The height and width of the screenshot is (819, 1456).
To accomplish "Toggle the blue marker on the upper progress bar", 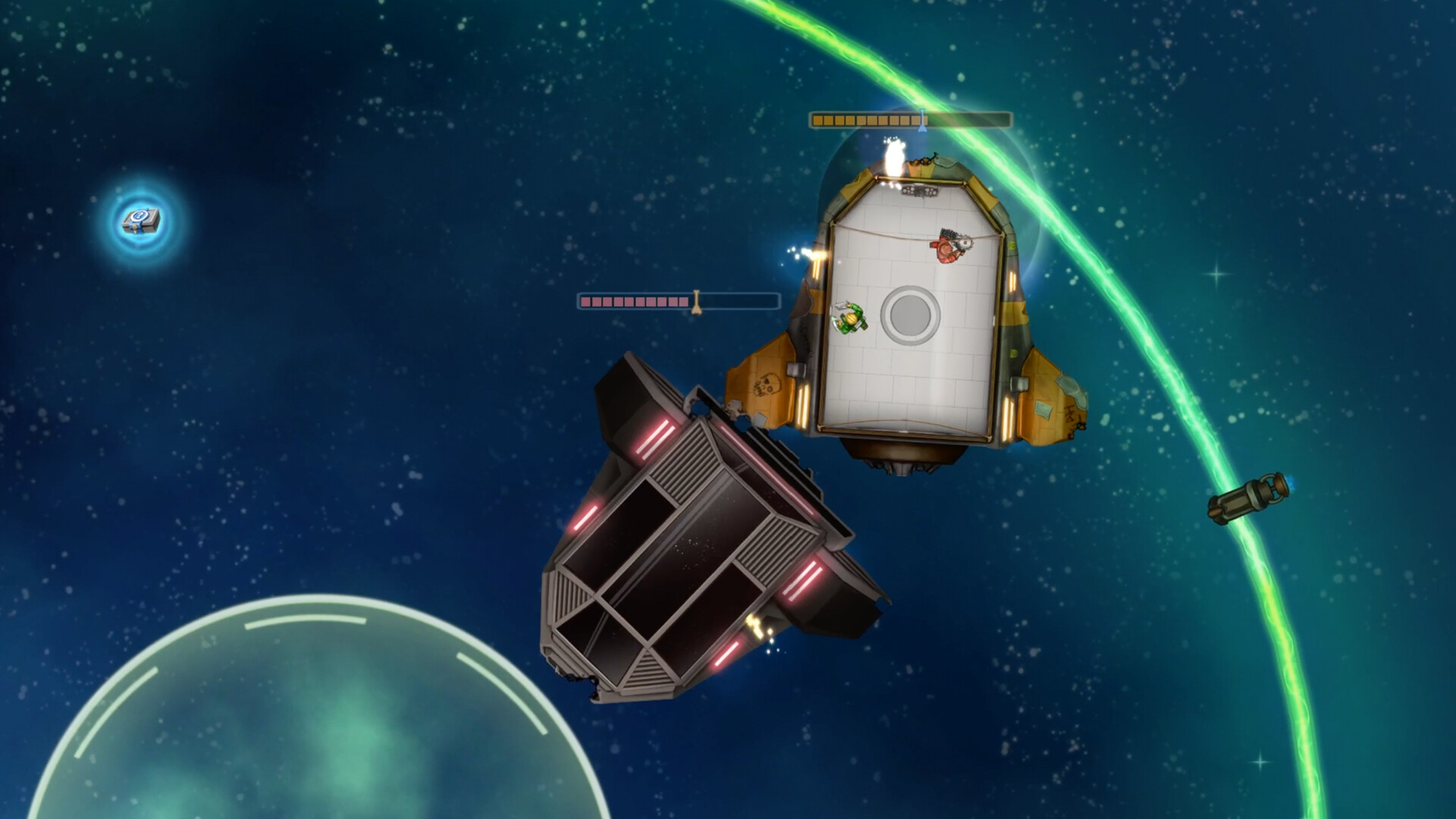I will click(x=921, y=119).
